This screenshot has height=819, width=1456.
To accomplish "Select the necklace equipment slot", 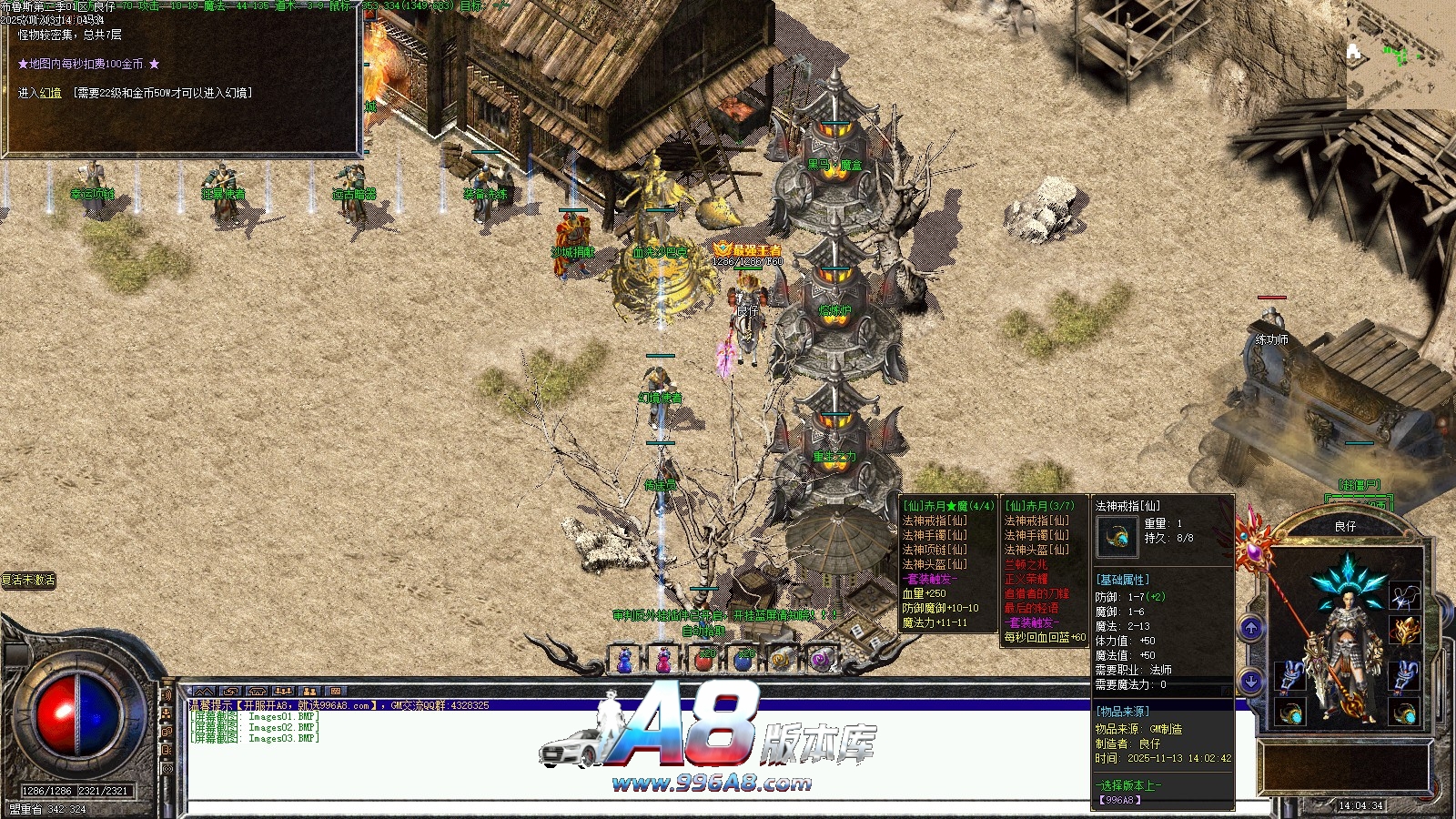I will coord(1404,596).
